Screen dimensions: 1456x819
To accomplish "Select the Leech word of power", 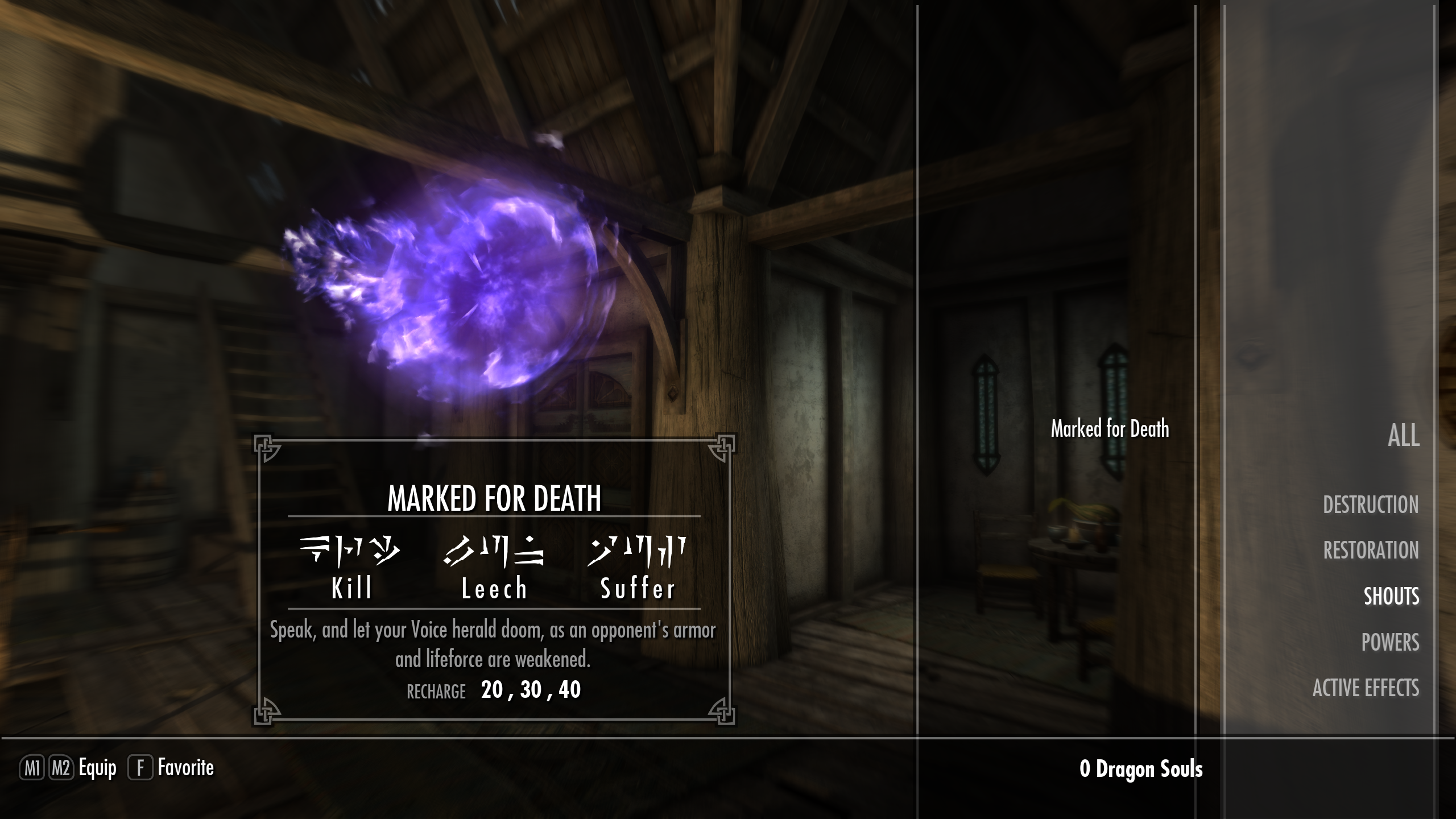I will point(494,569).
